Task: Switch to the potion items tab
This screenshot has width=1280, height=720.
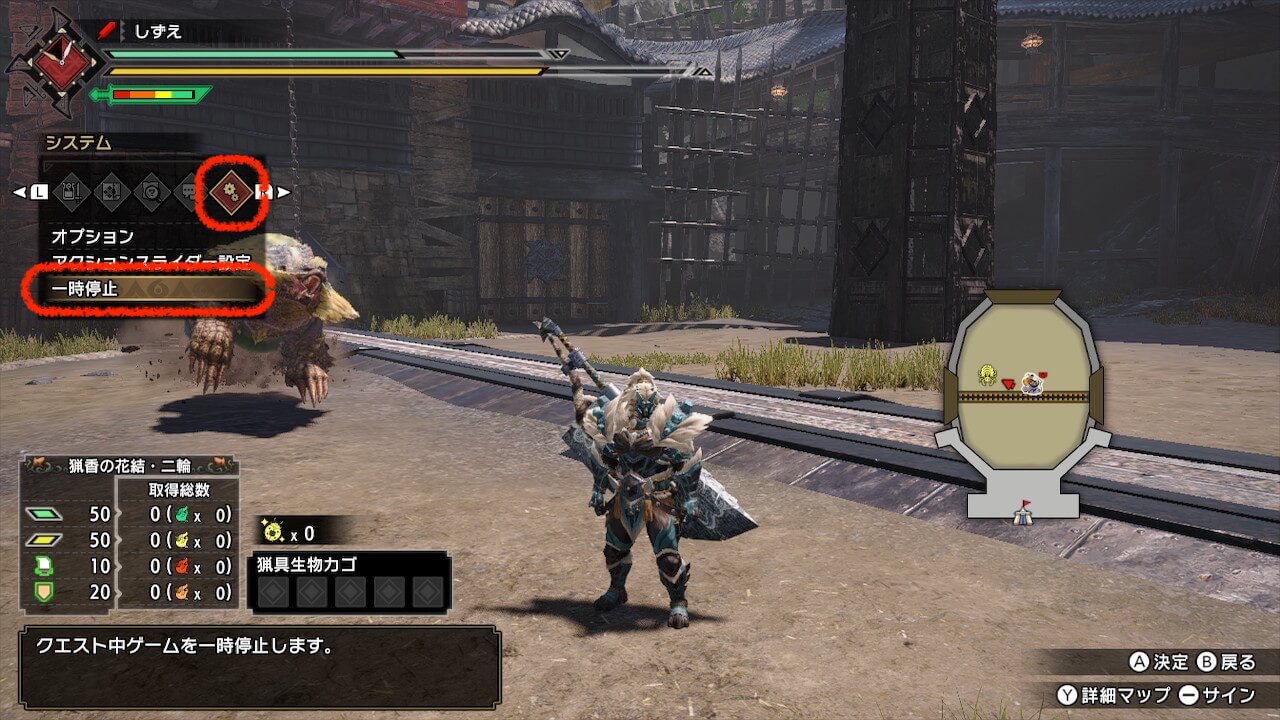Action: tap(73, 191)
